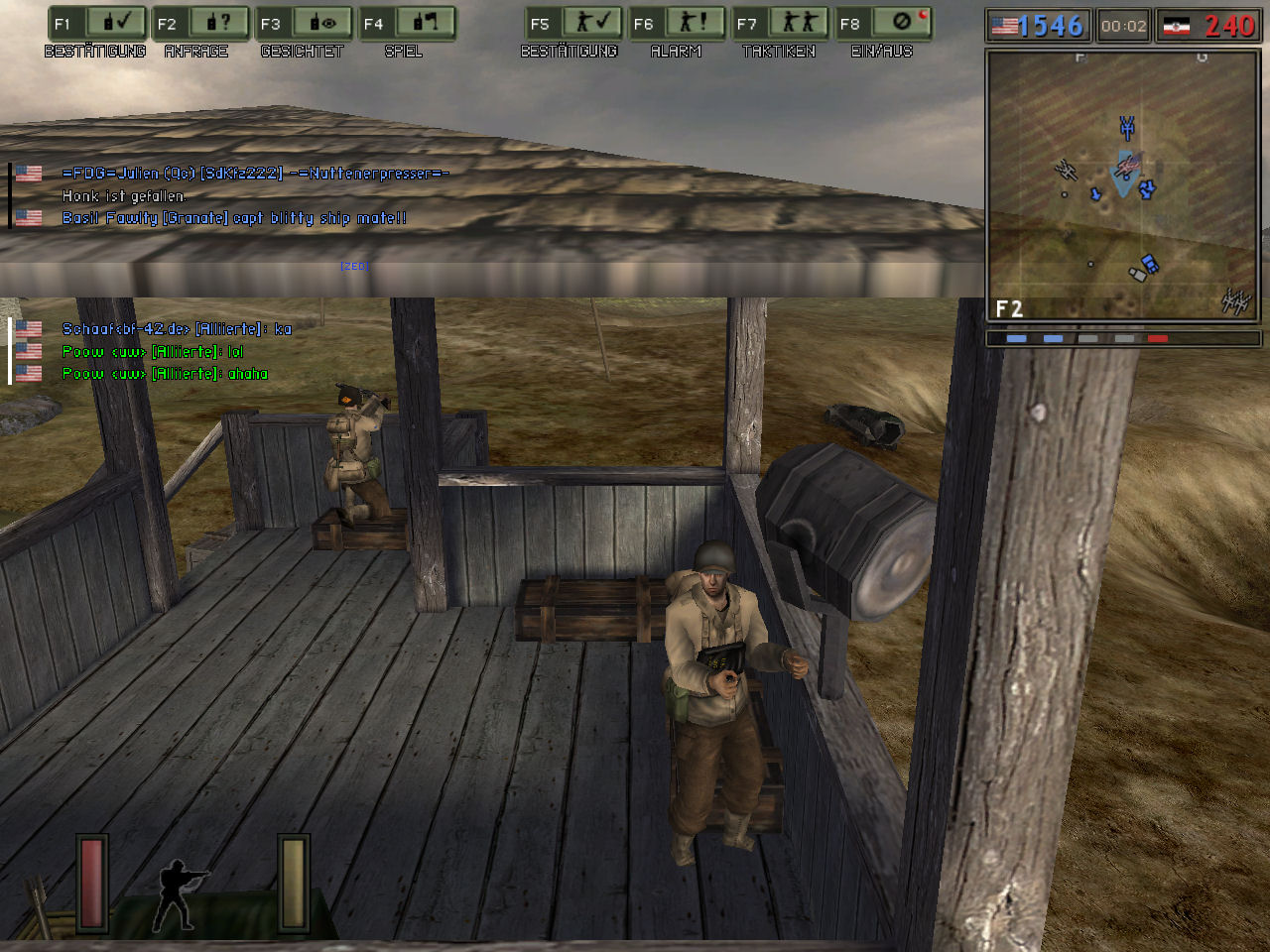Trigger the F6 Alarm command
Viewport: 1270px width, 952px height.
point(676,24)
